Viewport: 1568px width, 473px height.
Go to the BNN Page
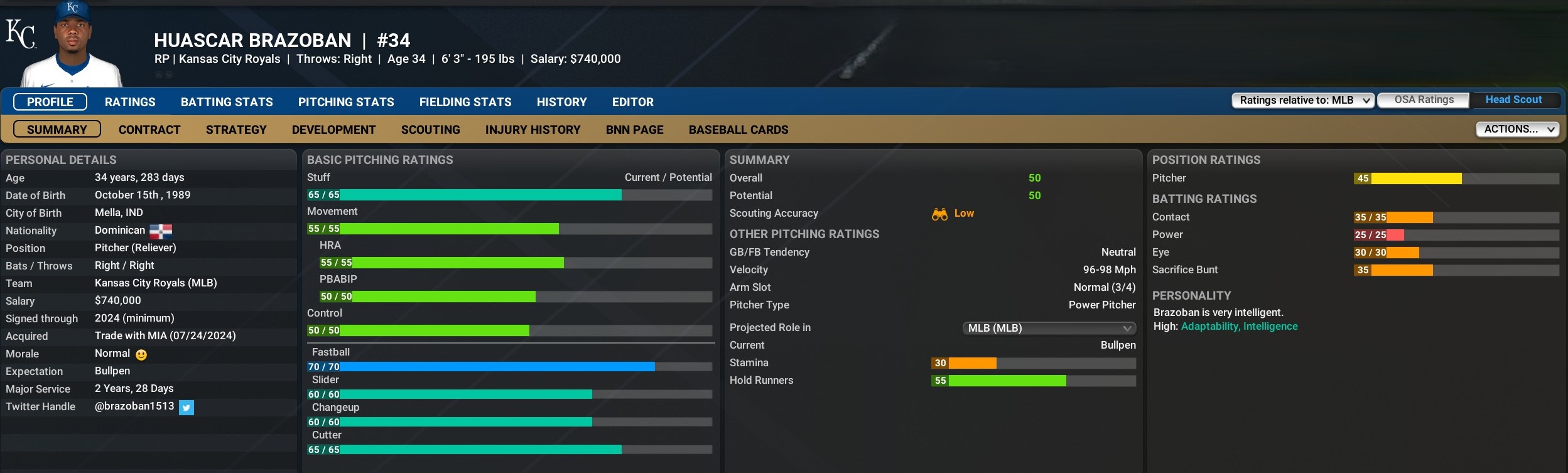pyautogui.click(x=634, y=129)
